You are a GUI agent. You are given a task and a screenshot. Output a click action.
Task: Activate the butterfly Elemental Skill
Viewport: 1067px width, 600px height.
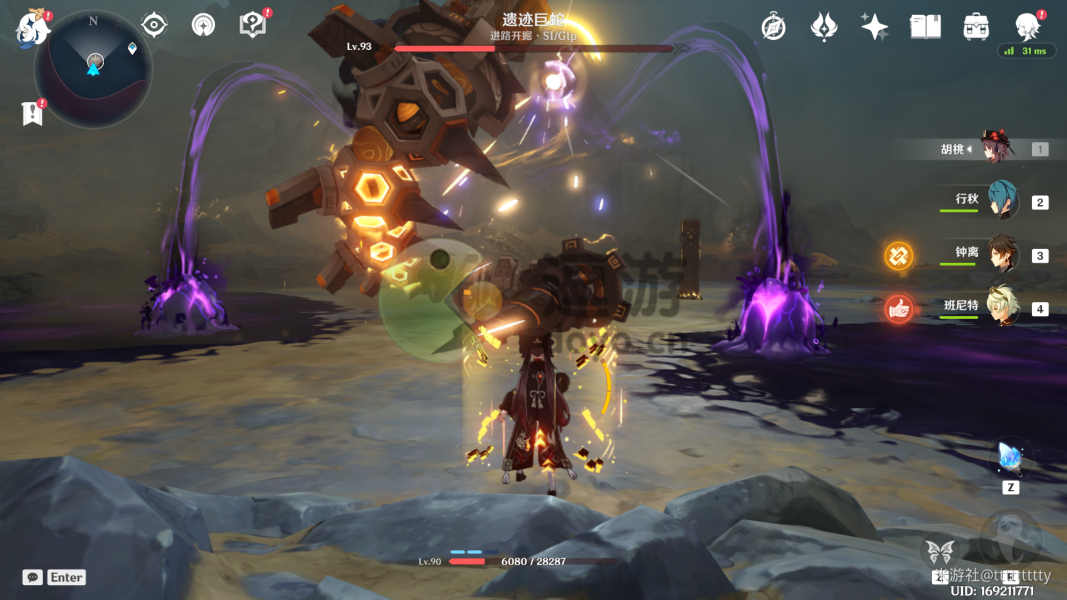940,551
